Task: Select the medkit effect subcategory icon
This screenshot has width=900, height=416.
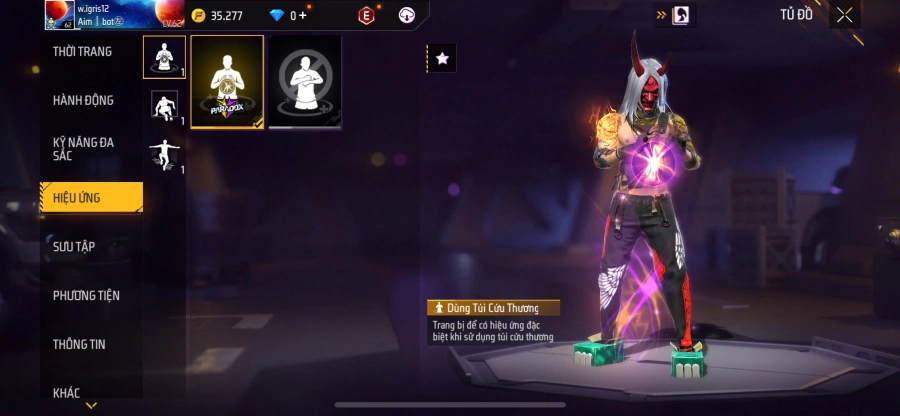Action: (x=164, y=57)
